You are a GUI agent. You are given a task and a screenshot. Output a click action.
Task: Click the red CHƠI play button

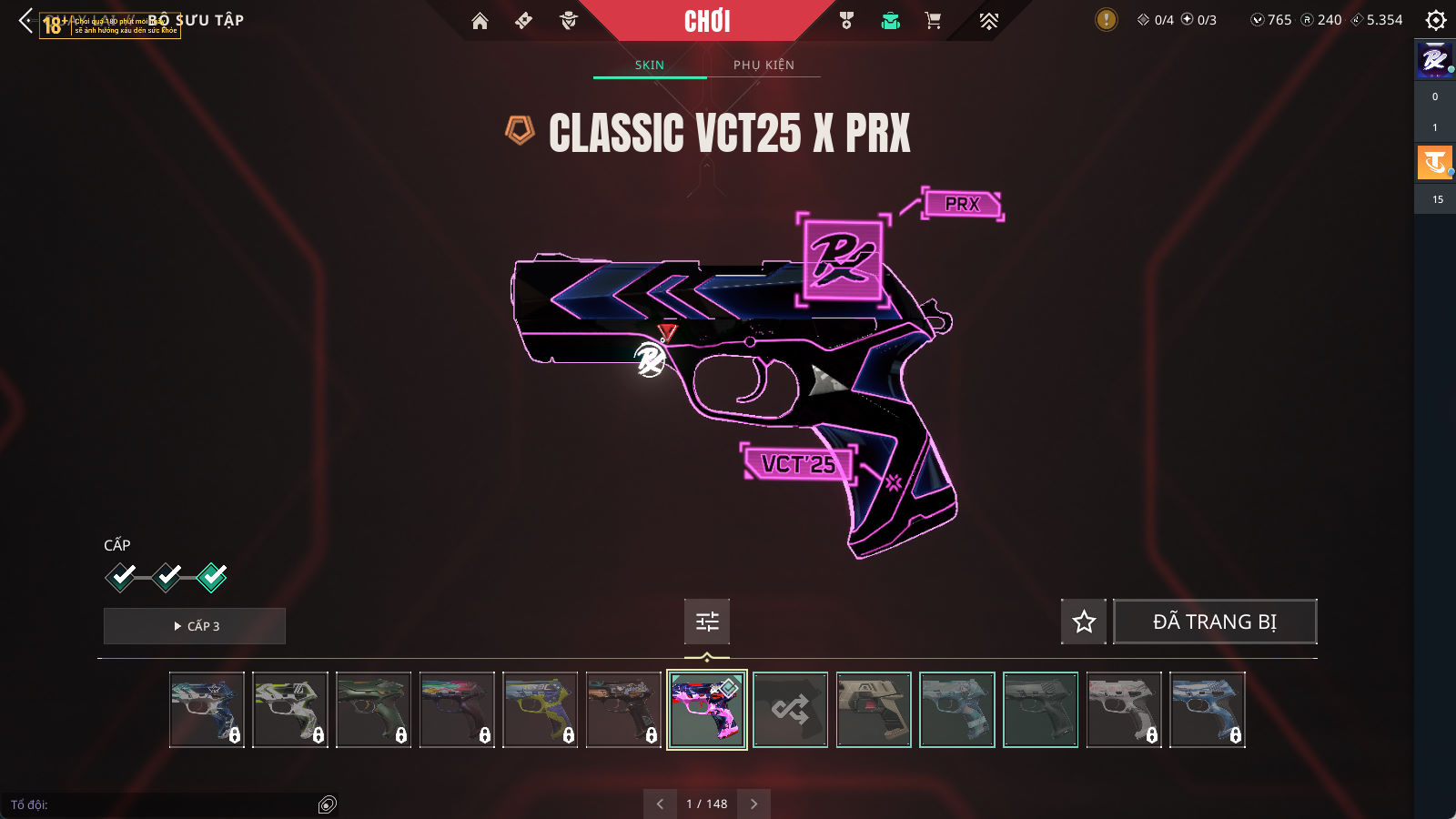707,21
